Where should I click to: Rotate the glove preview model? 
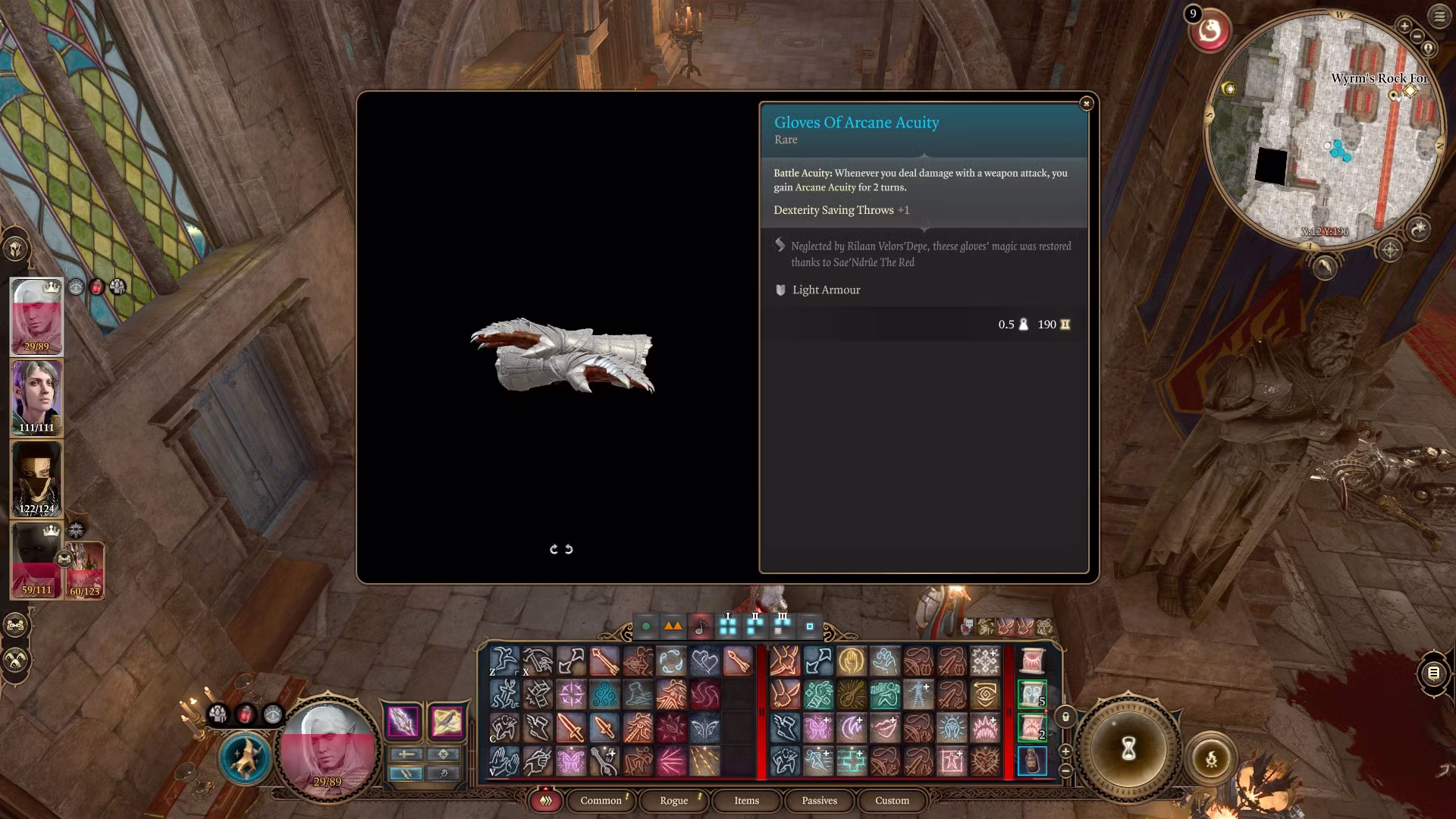pyautogui.click(x=561, y=549)
